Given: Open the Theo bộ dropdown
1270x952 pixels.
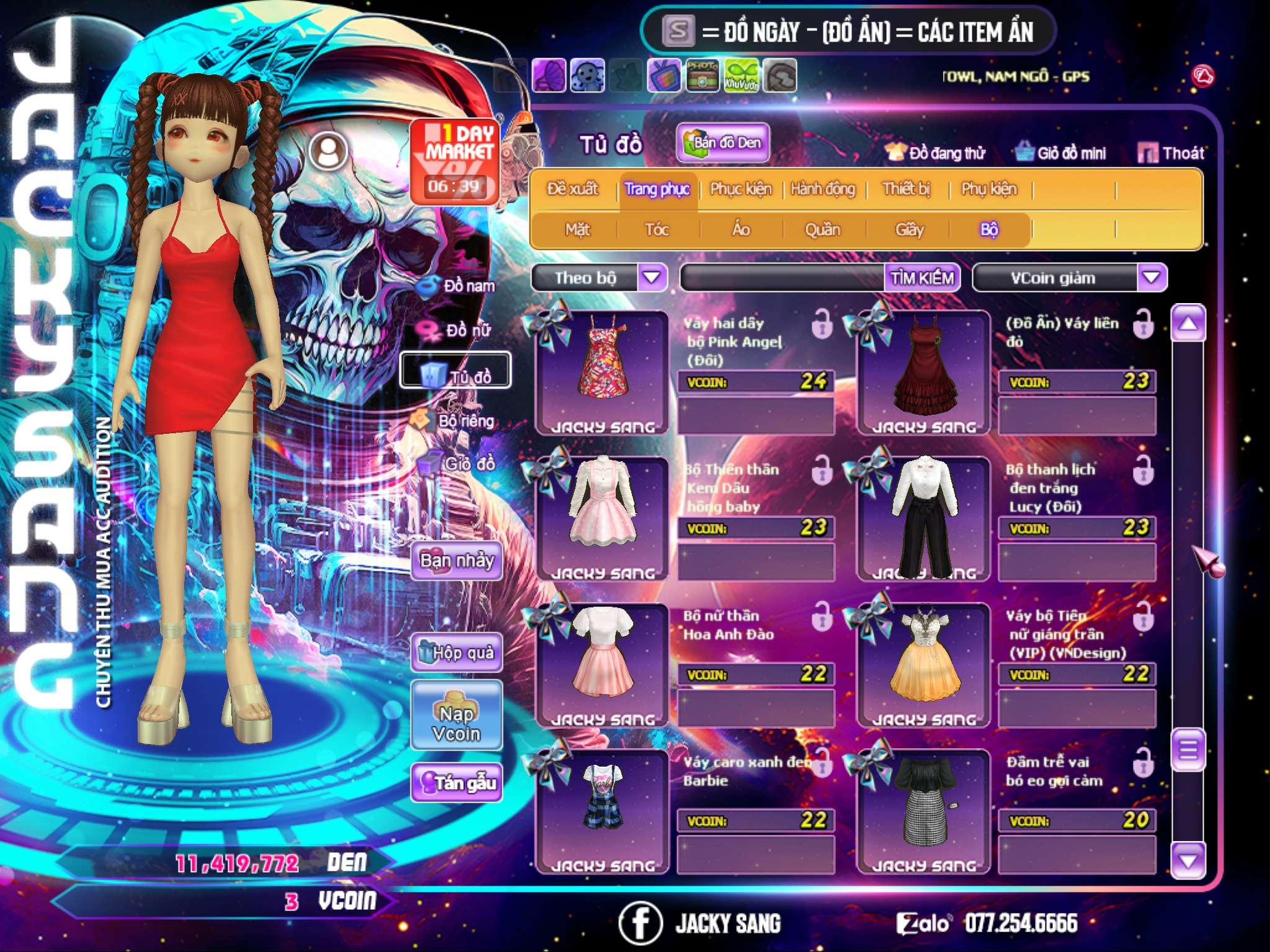Looking at the screenshot, I should tap(652, 278).
